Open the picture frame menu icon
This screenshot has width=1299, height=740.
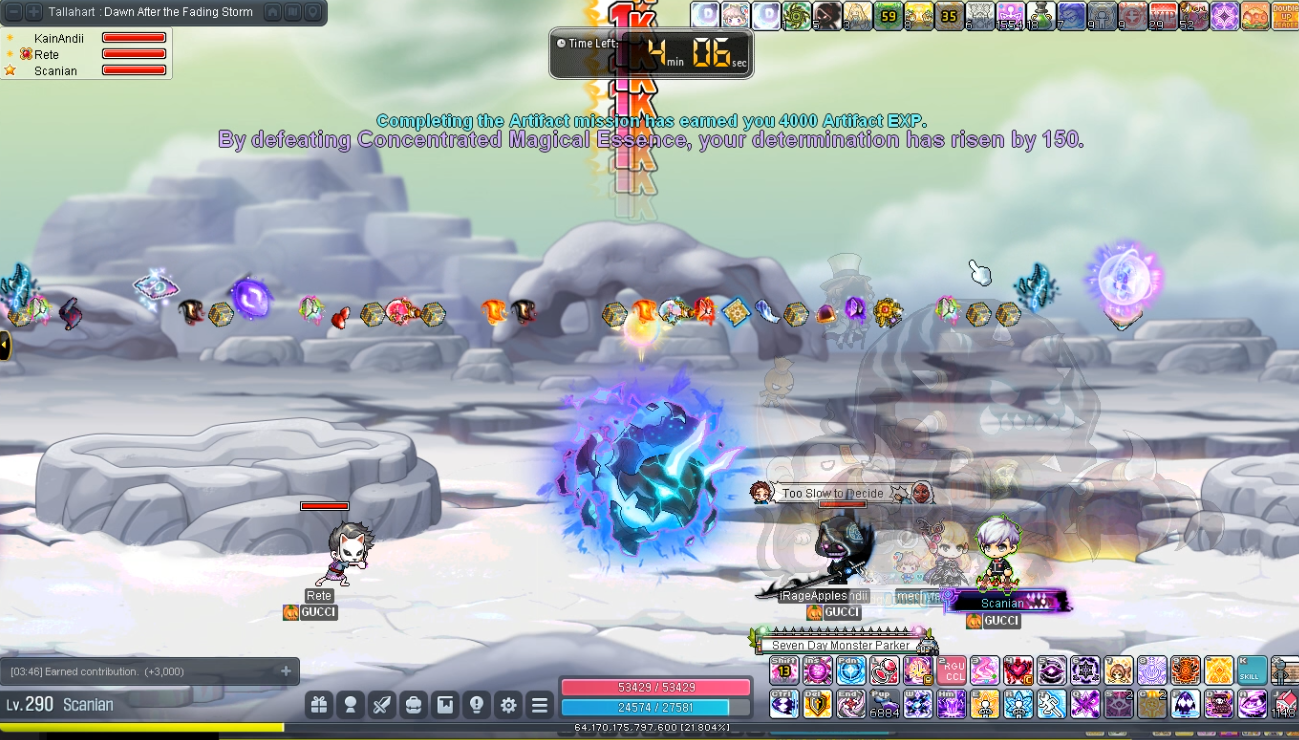pyautogui.click(x=445, y=705)
